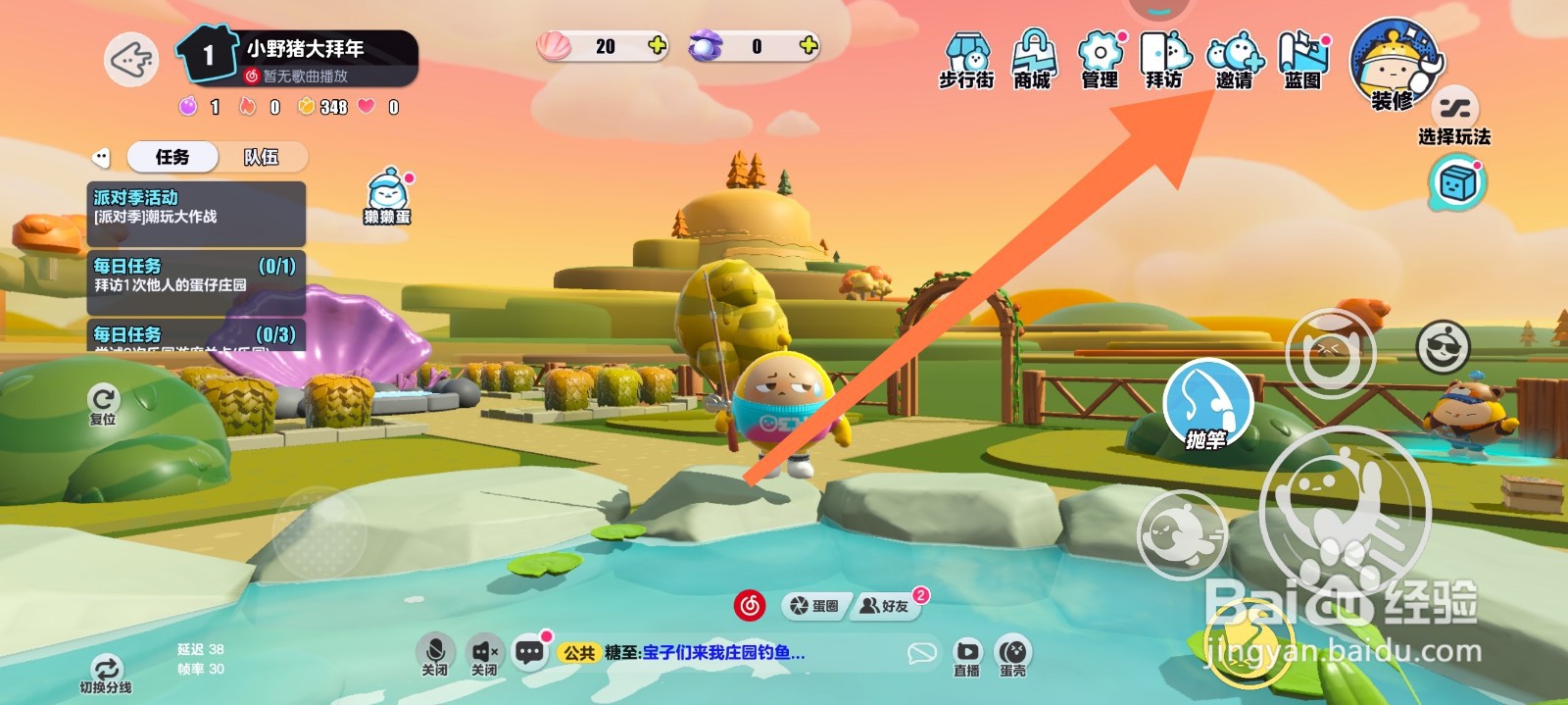
Task: Open the 蓝图 blueprint menu
Action: coord(1302,60)
